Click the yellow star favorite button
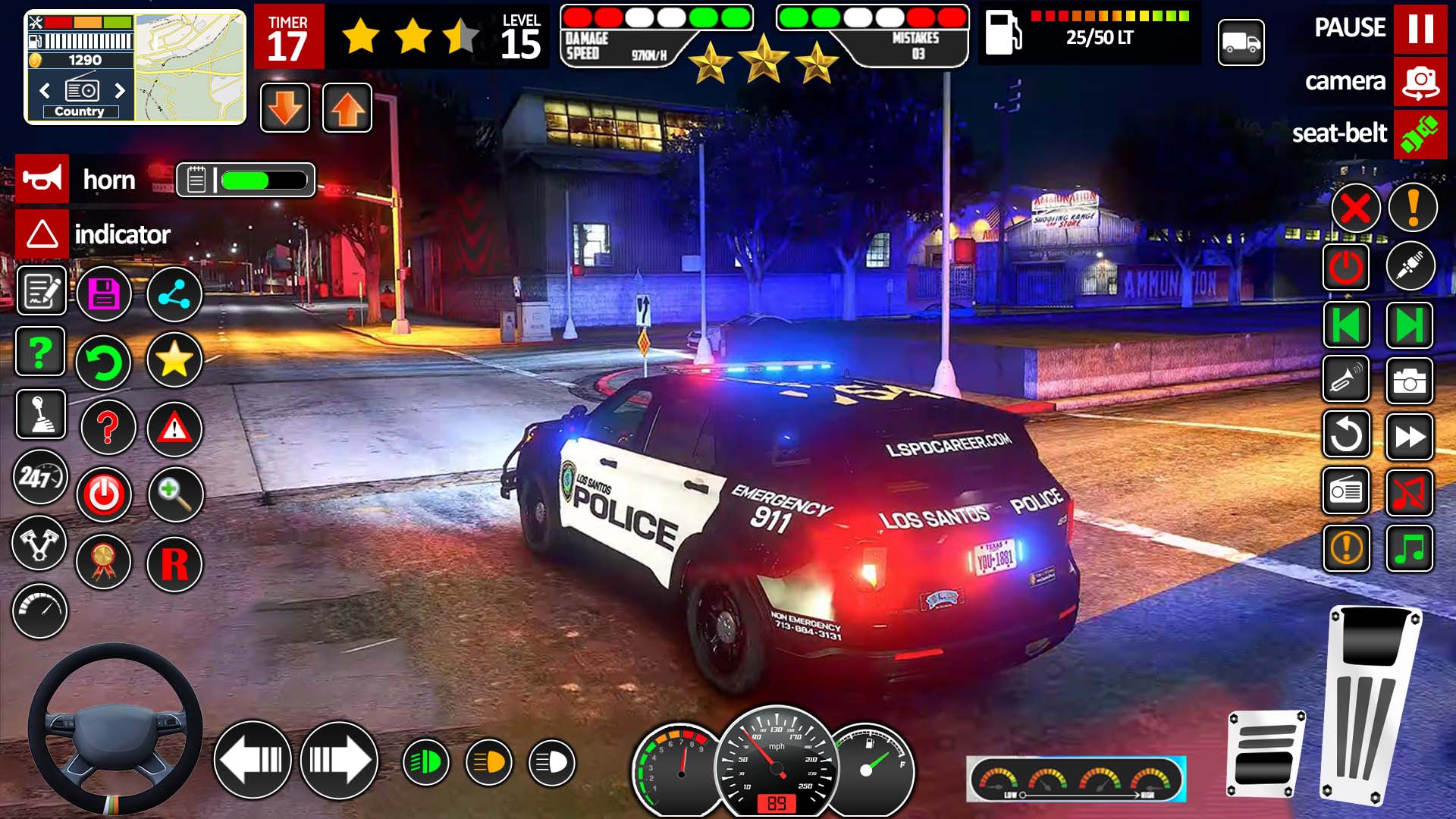Image resolution: width=1456 pixels, height=819 pixels. tap(174, 360)
